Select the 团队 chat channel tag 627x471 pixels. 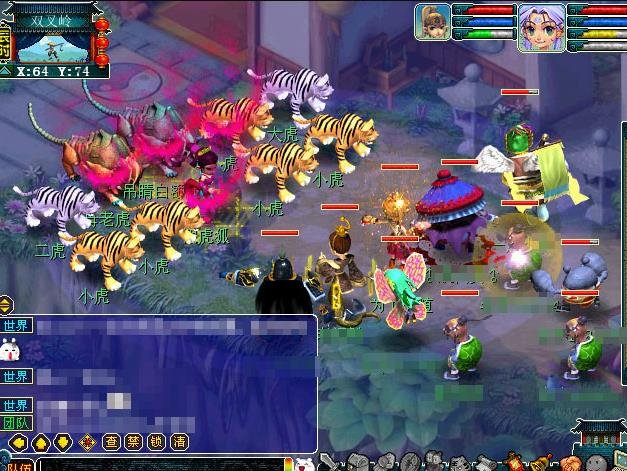click(17, 422)
